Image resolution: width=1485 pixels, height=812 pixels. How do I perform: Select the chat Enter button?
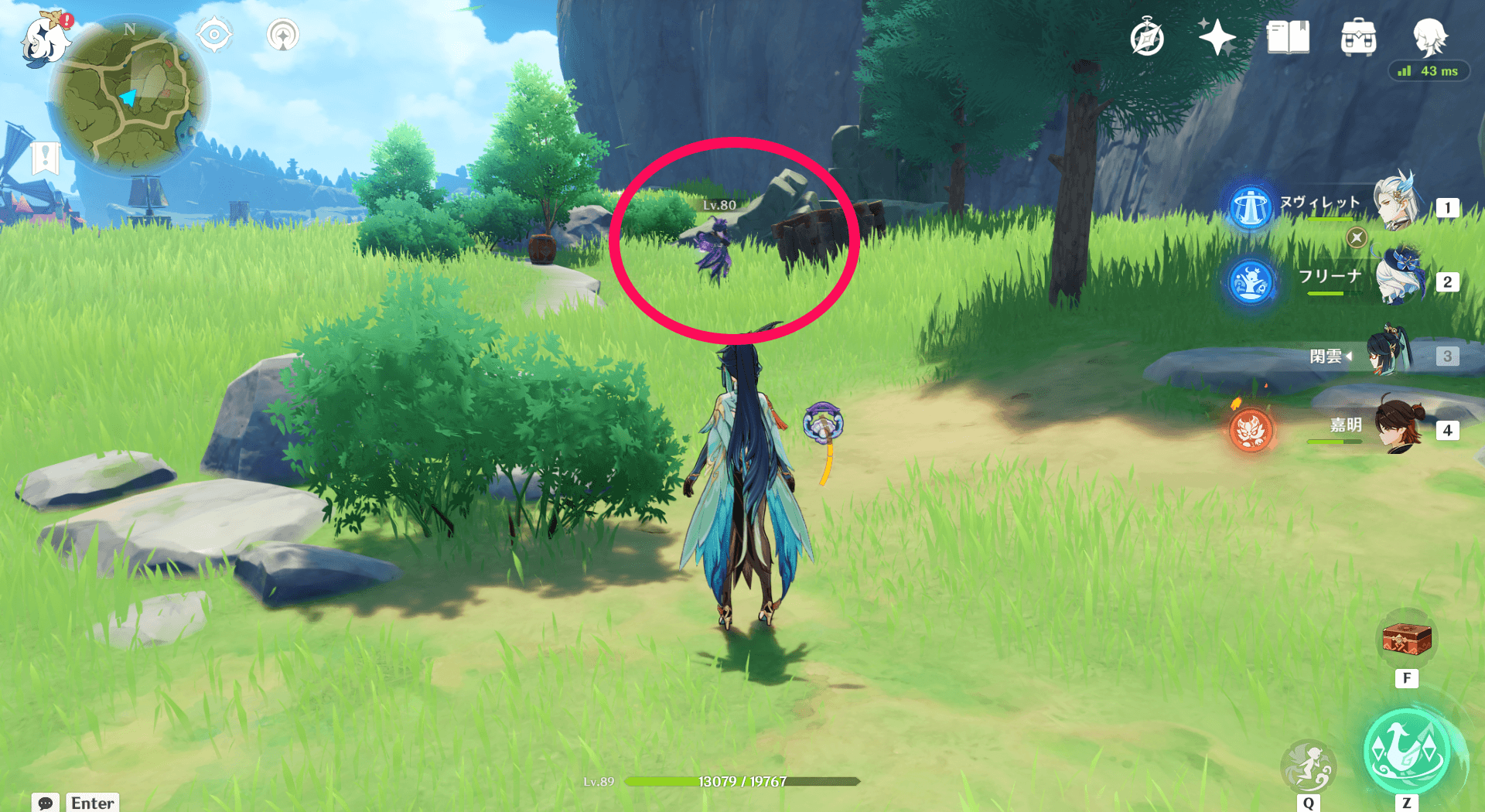(x=92, y=803)
